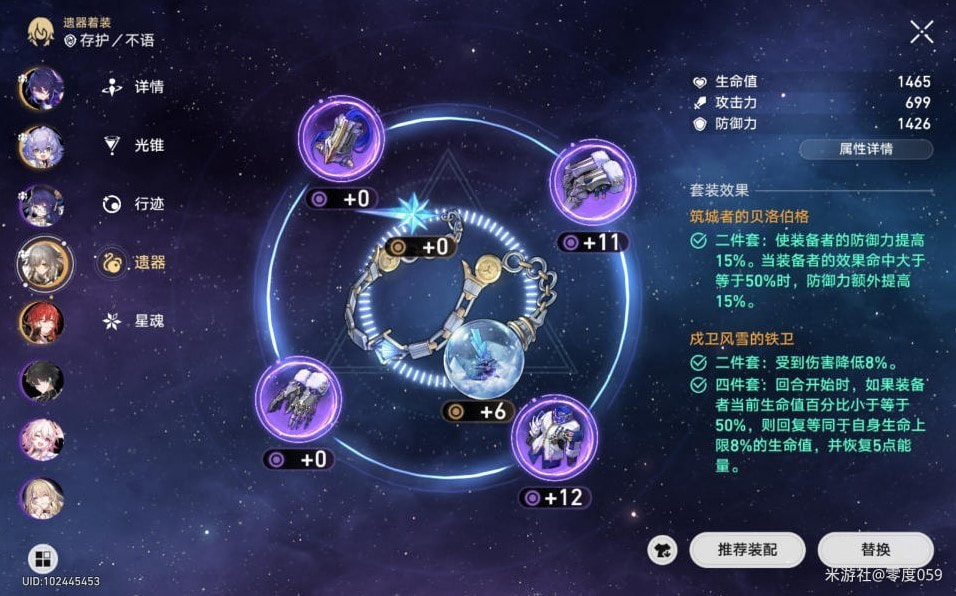Pick the snow globe planar sphere relic
The width and height of the screenshot is (956, 596).
click(479, 354)
